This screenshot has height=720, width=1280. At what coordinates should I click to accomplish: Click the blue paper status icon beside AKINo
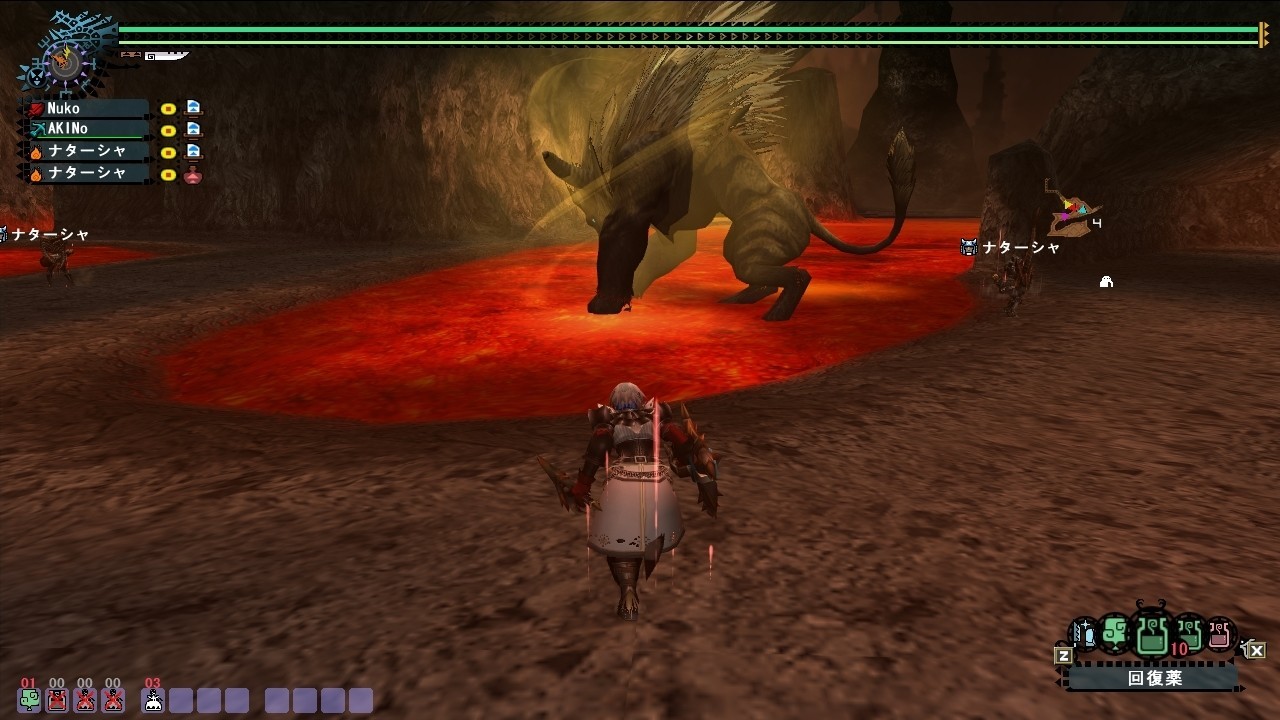pos(193,129)
